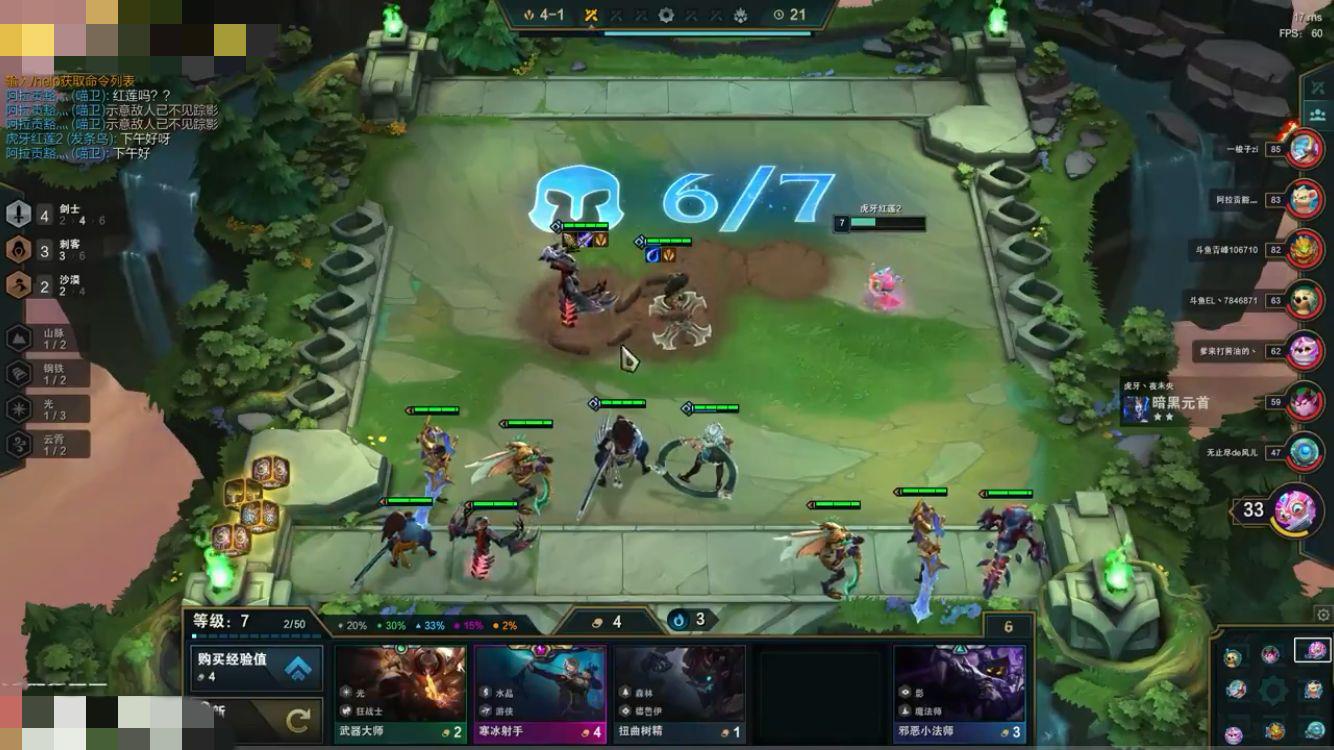1334x750 pixels.
Task: Select your own avatar with 33 health
Action: coord(1298,509)
